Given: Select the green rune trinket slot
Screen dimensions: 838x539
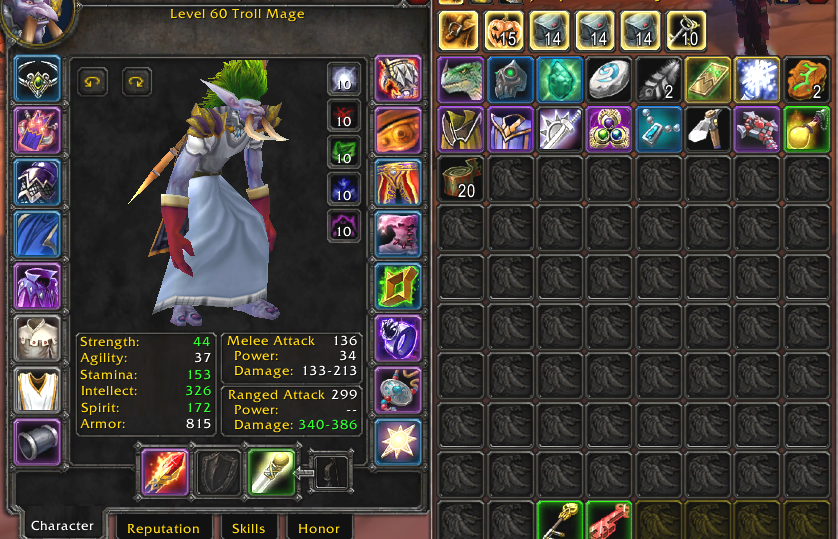Looking at the screenshot, I should point(398,286).
